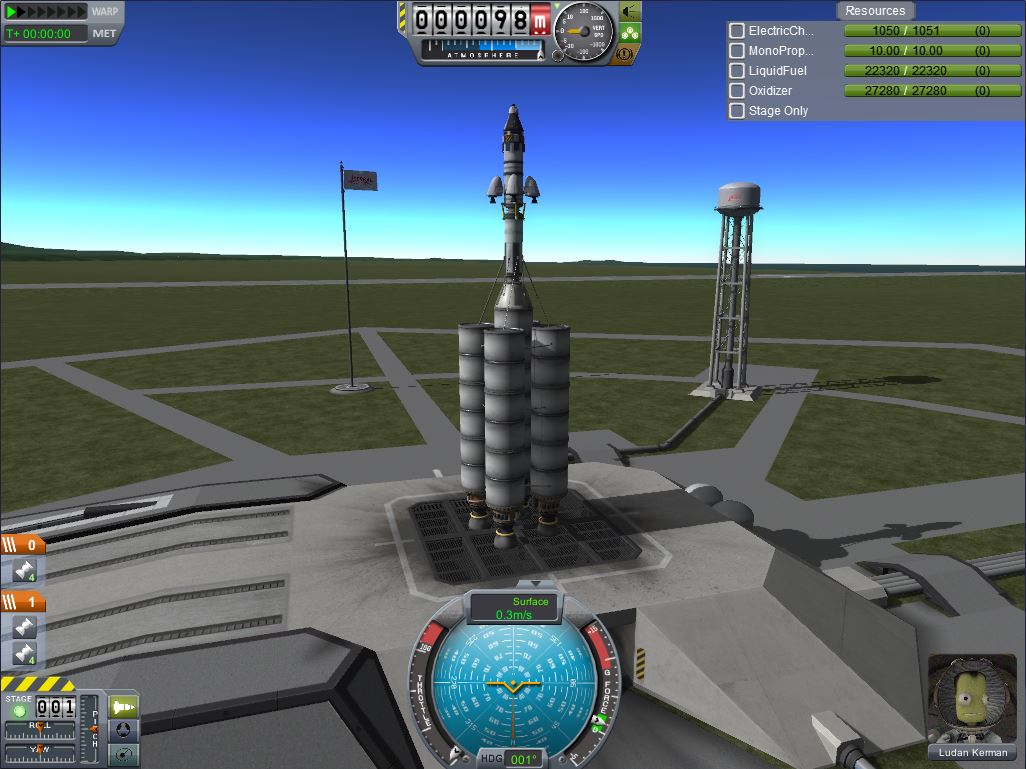Tick the LiquidFuel resource checkbox
This screenshot has height=769, width=1026.
[737, 71]
